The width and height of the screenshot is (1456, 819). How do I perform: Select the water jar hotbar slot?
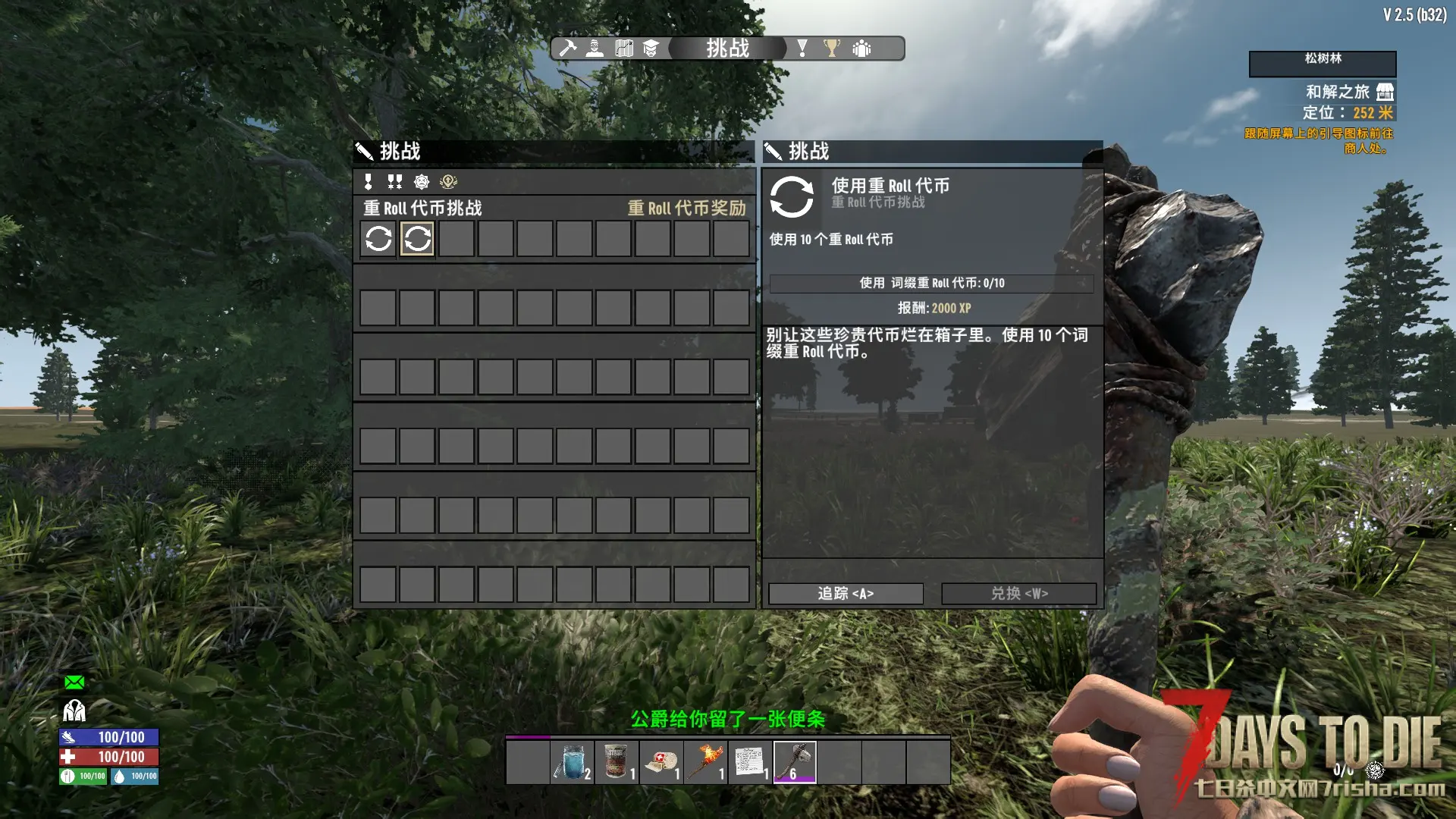pyautogui.click(x=572, y=761)
